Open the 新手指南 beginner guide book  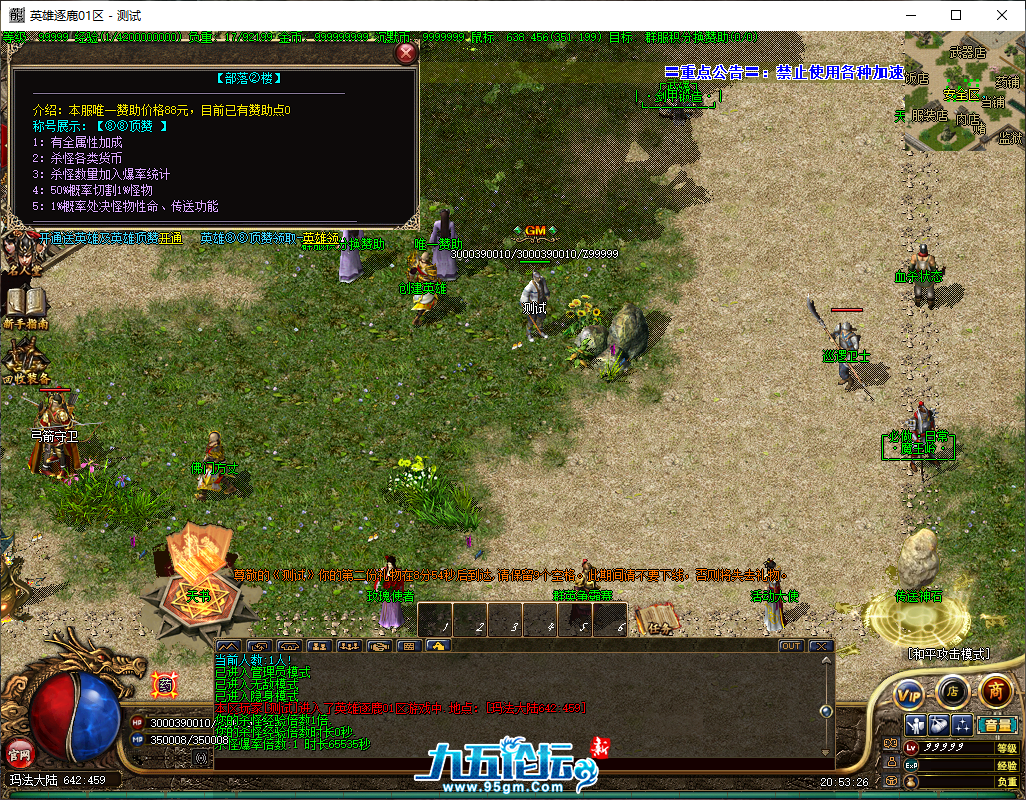pos(24,303)
